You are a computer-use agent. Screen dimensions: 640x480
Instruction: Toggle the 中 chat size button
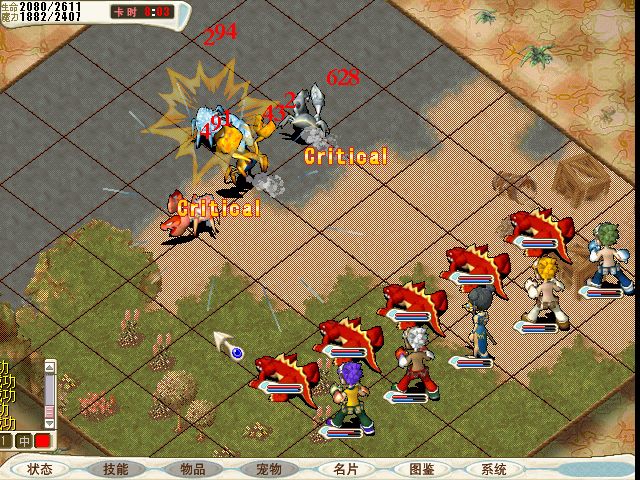click(x=25, y=441)
